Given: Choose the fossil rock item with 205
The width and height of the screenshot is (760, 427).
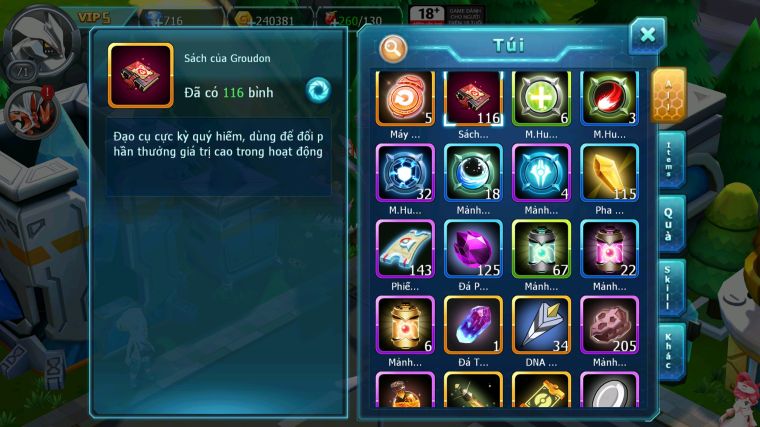Looking at the screenshot, I should click(x=609, y=325).
